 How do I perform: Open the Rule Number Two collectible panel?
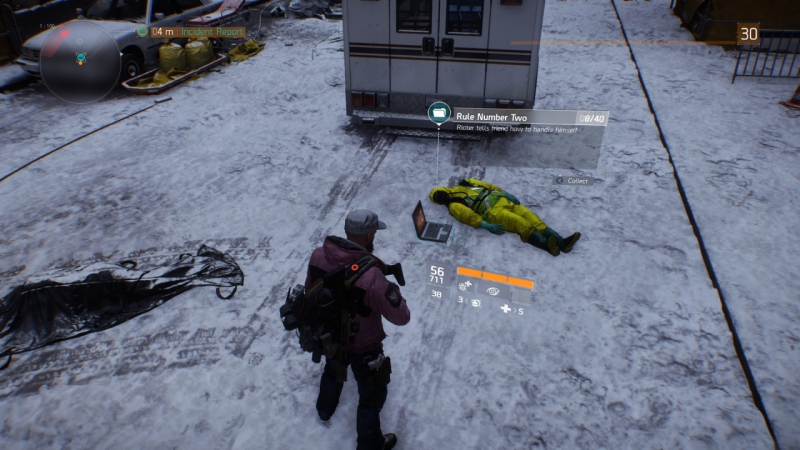coord(530,124)
